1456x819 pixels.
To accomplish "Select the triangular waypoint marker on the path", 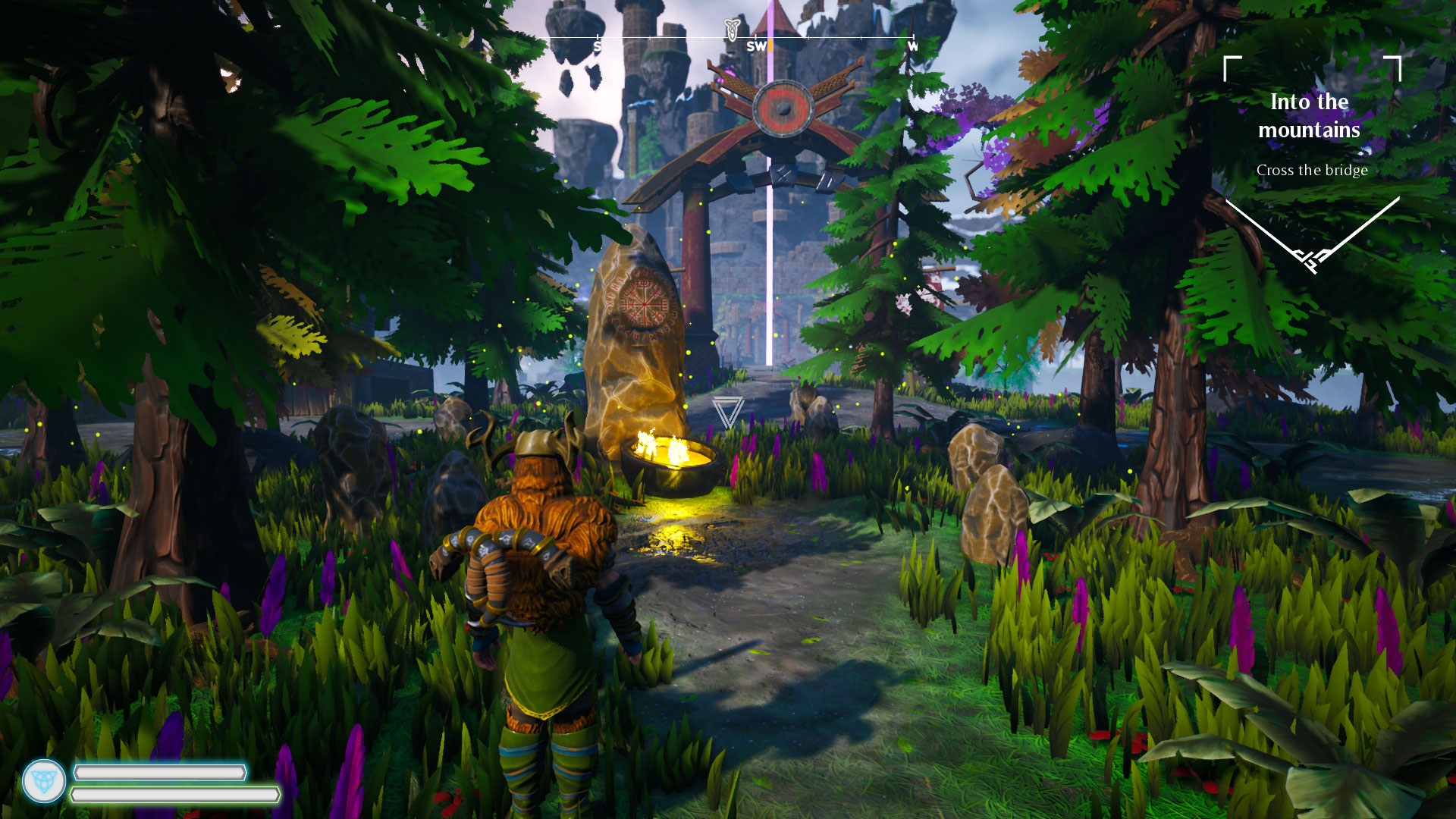I will tap(727, 412).
